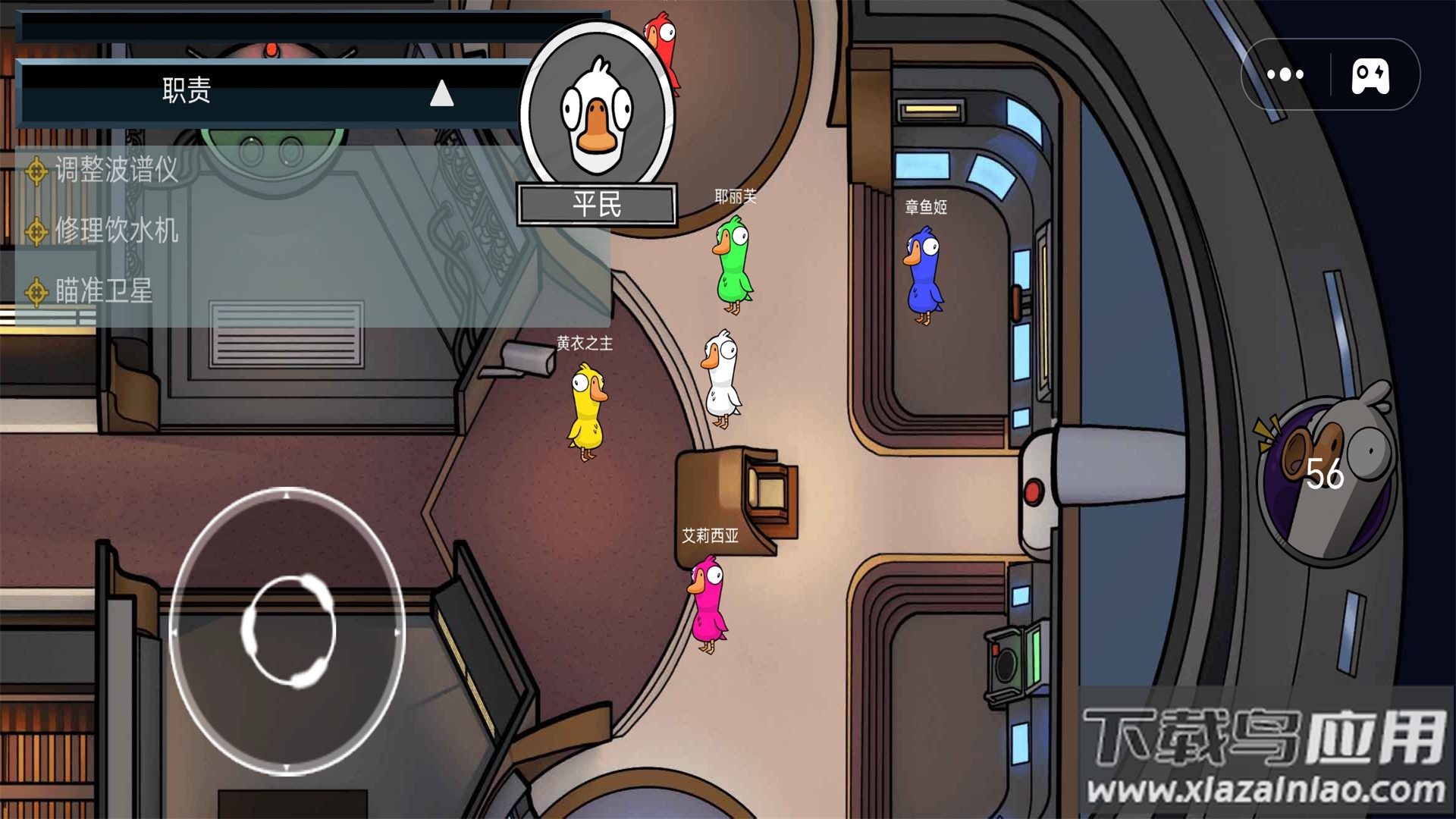Select the 瞄准卫星 task entry
Screen dimensions: 1456x819
click(x=103, y=291)
